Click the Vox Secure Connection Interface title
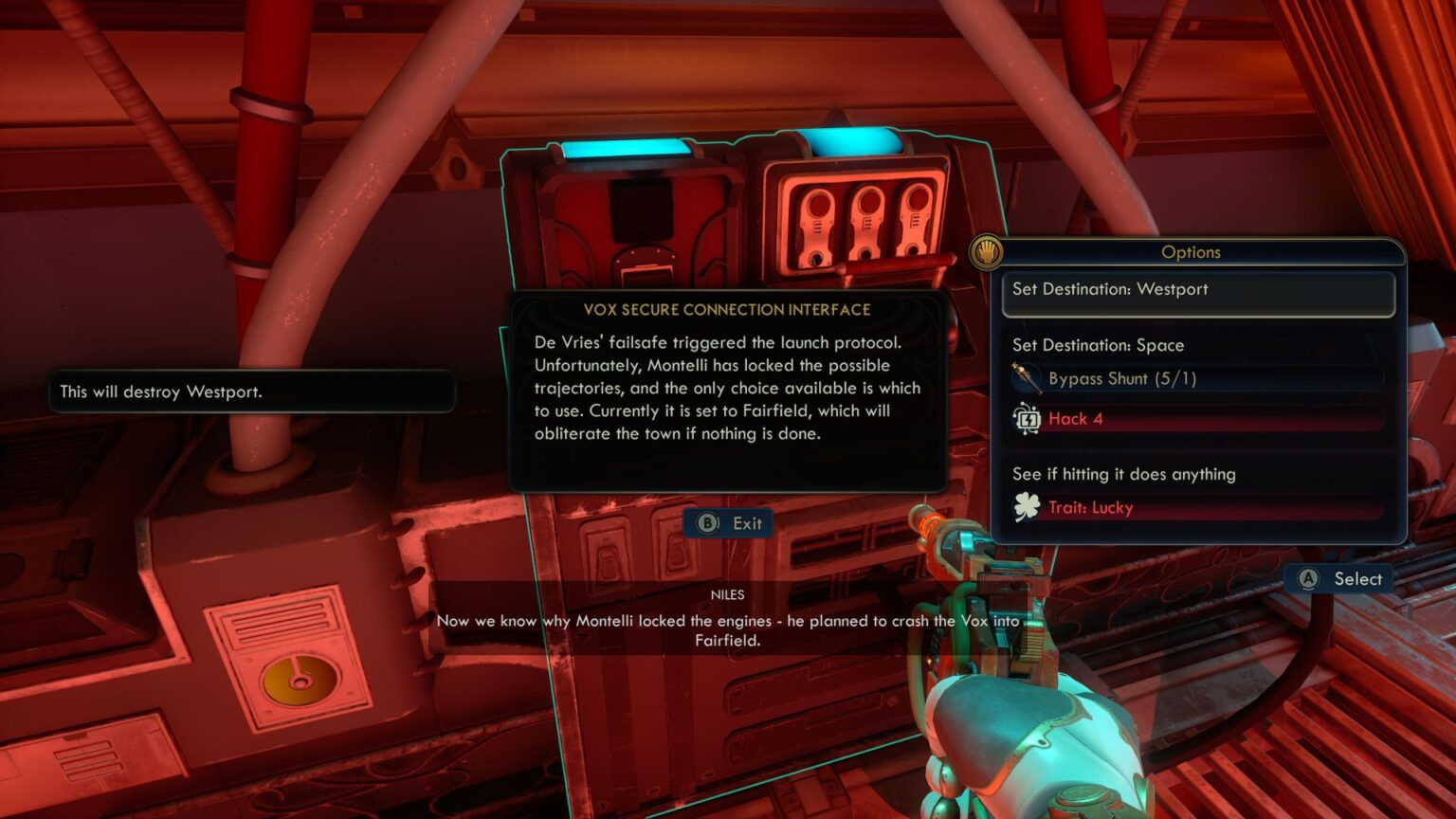This screenshot has height=819, width=1456. pyautogui.click(x=728, y=309)
